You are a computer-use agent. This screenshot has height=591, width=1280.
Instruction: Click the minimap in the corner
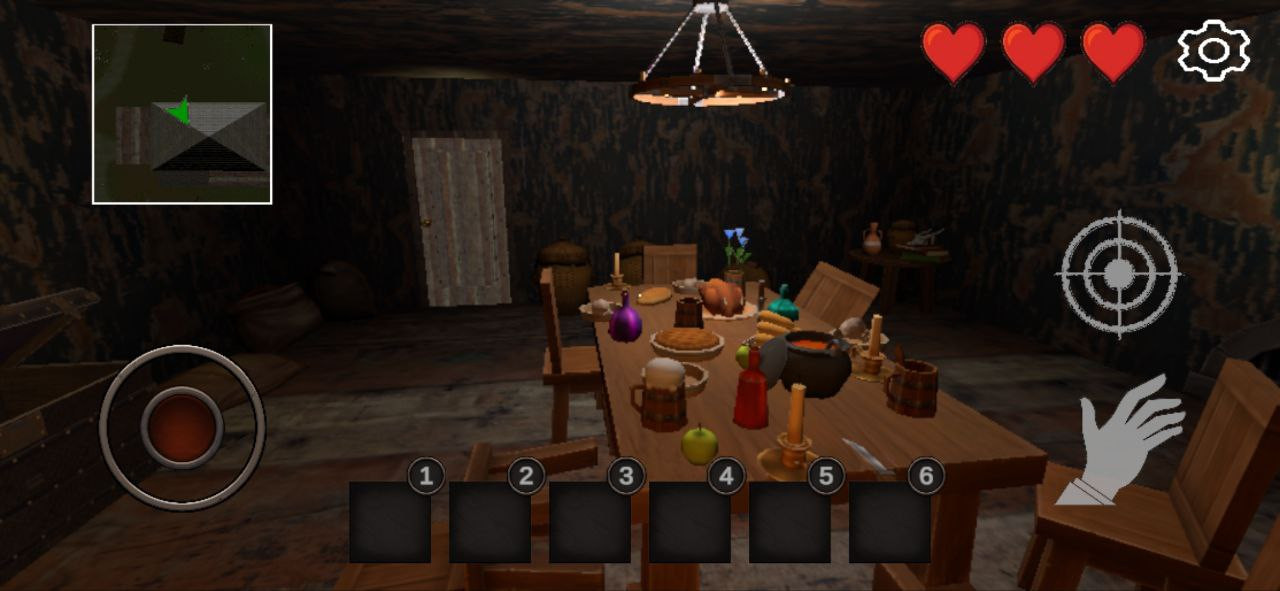182,114
